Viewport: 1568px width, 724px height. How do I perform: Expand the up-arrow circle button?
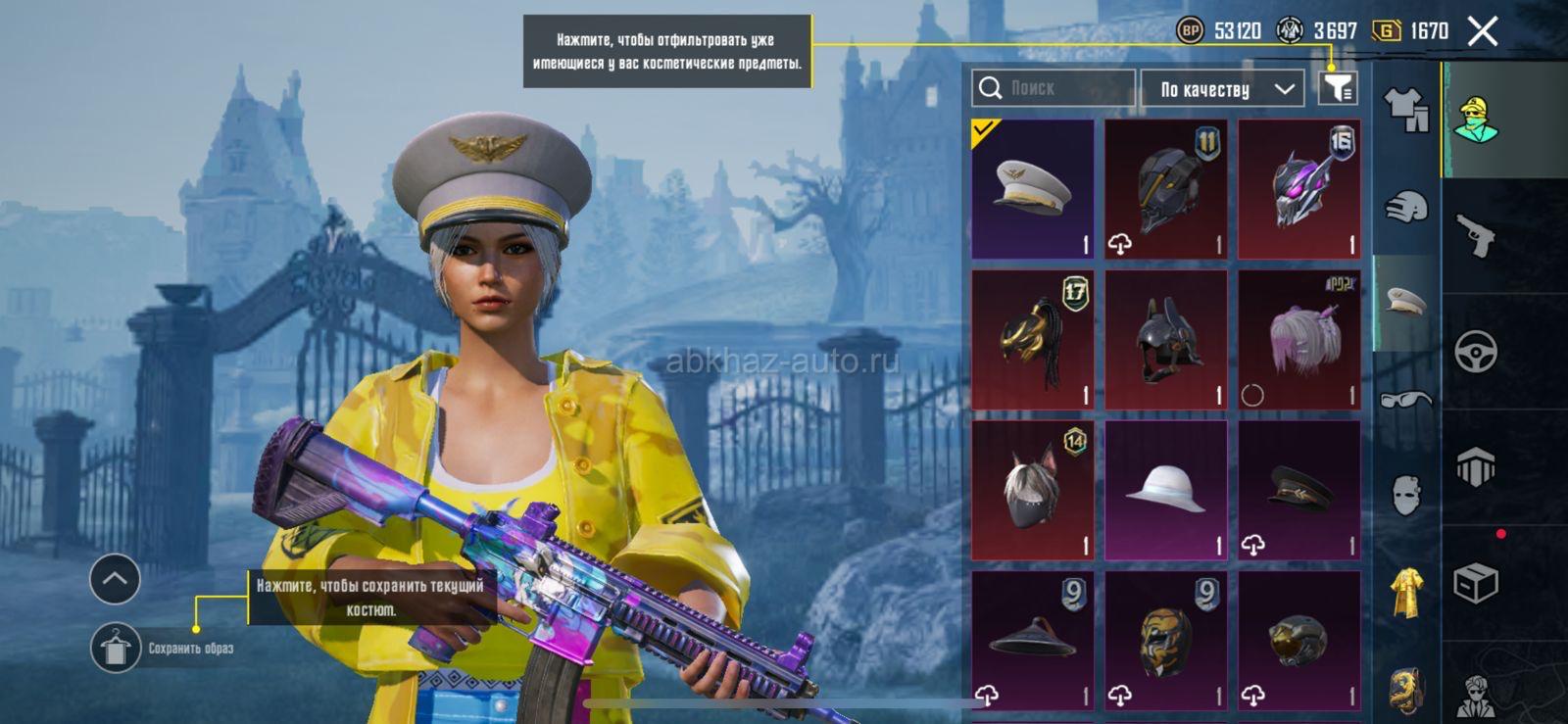pos(115,579)
